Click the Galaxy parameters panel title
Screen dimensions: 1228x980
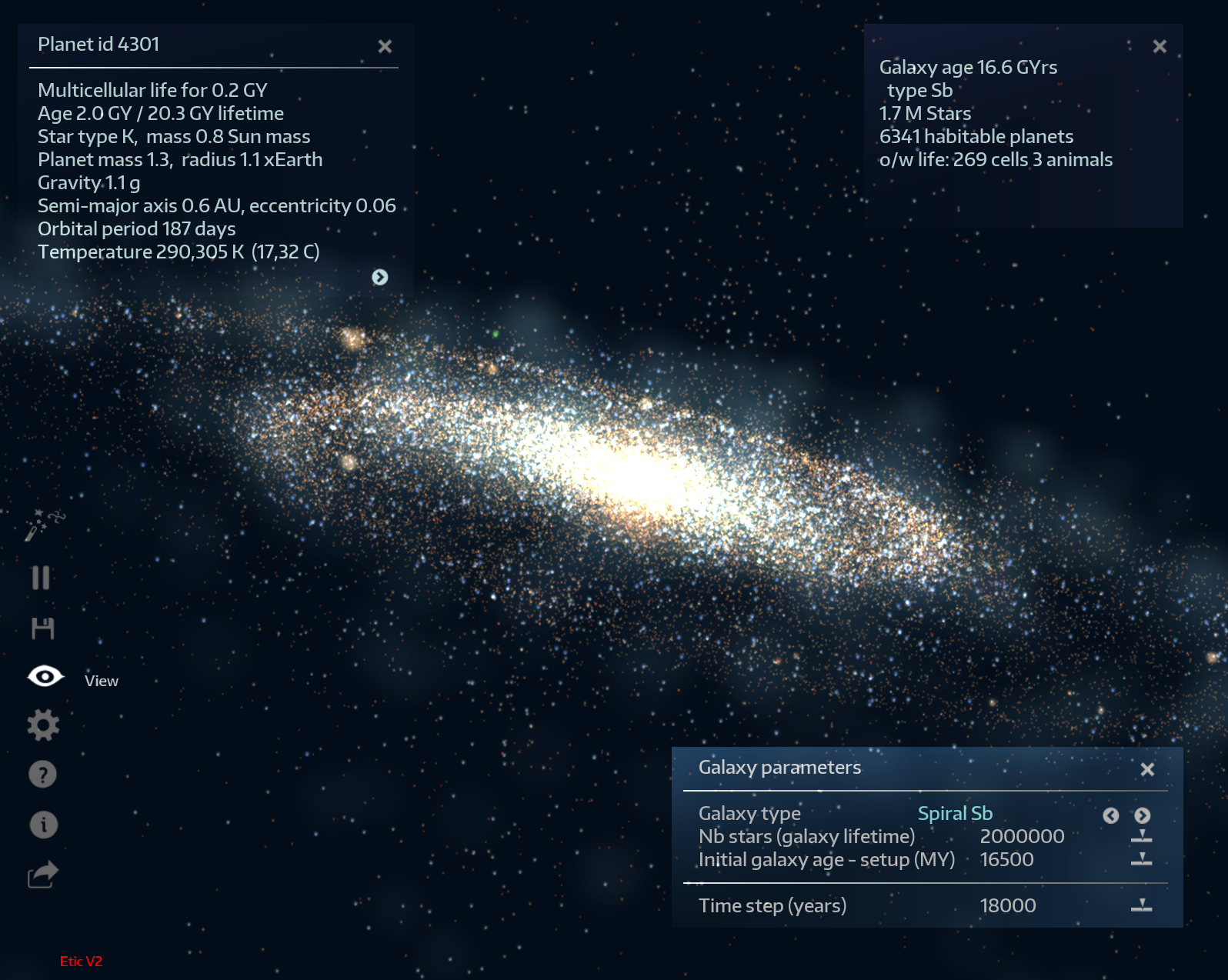pyautogui.click(x=779, y=767)
